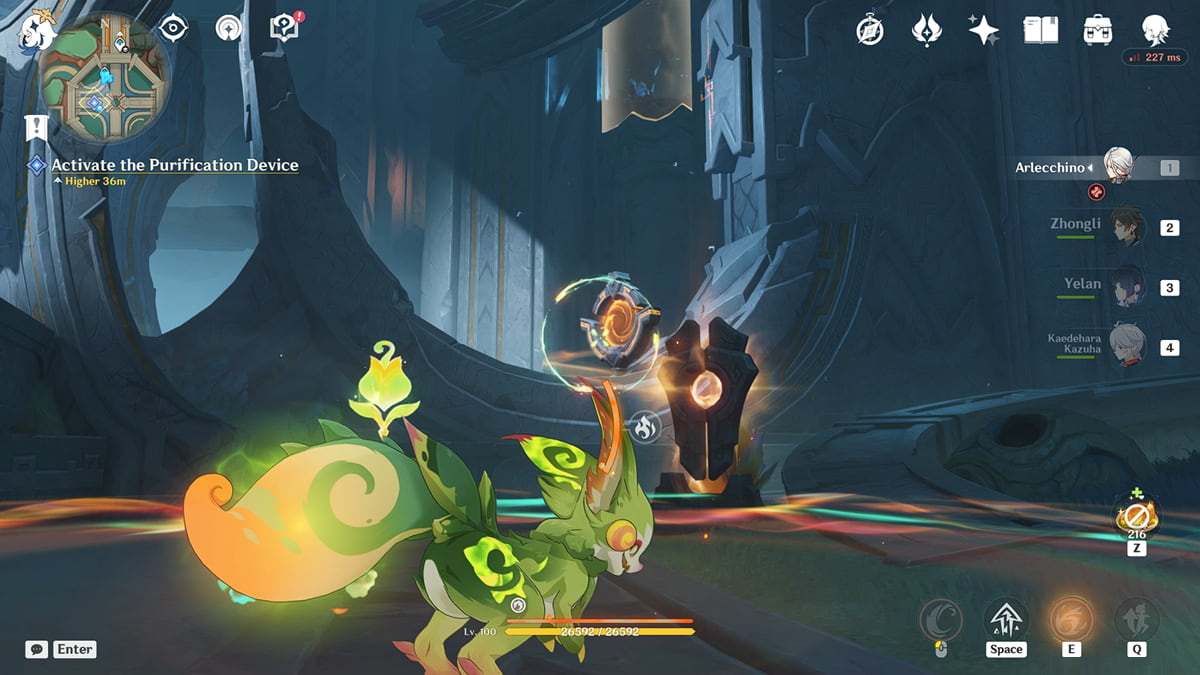Open the tutorial icon with red alert
1200x675 pixels.
285,28
